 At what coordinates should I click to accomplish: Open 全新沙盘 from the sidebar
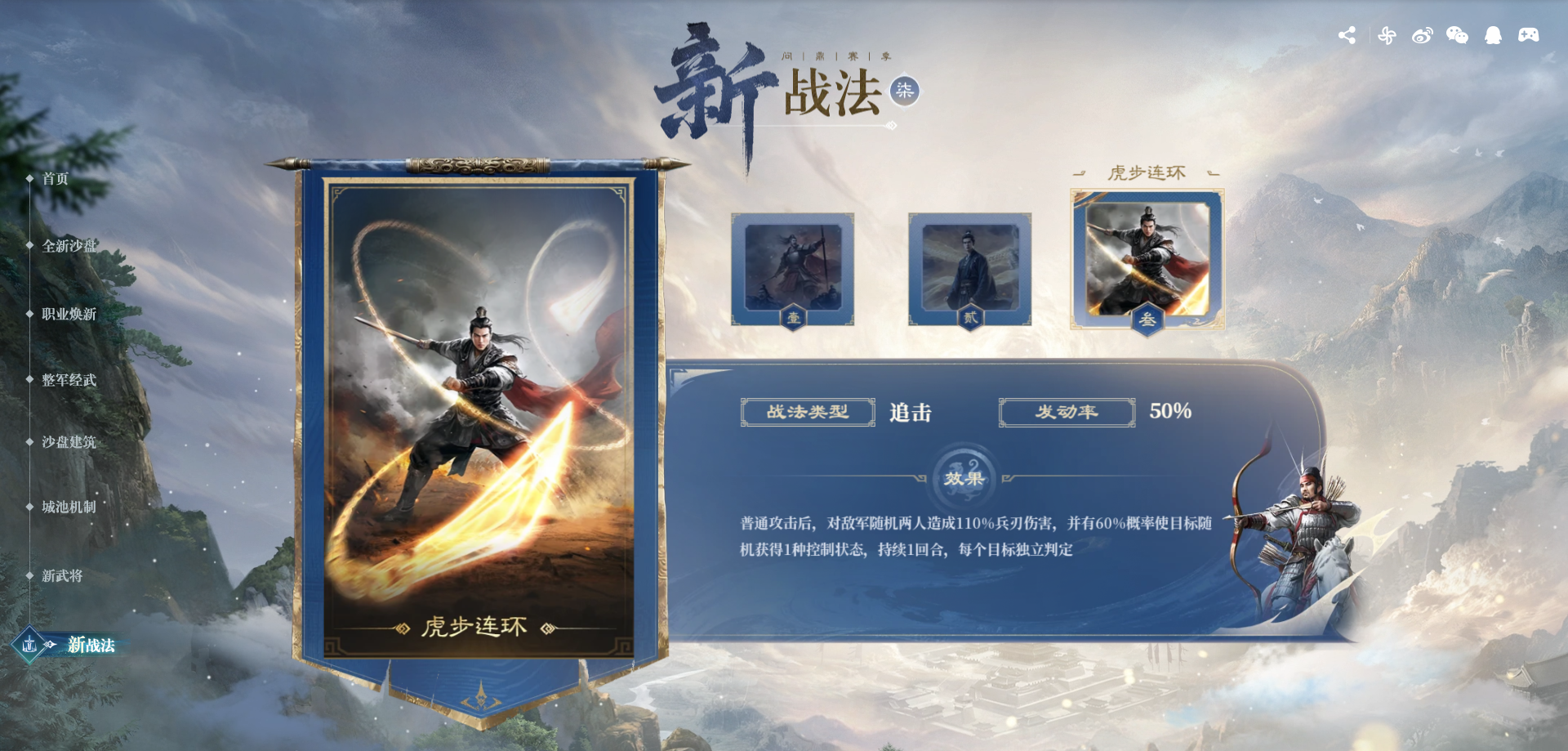click(69, 245)
